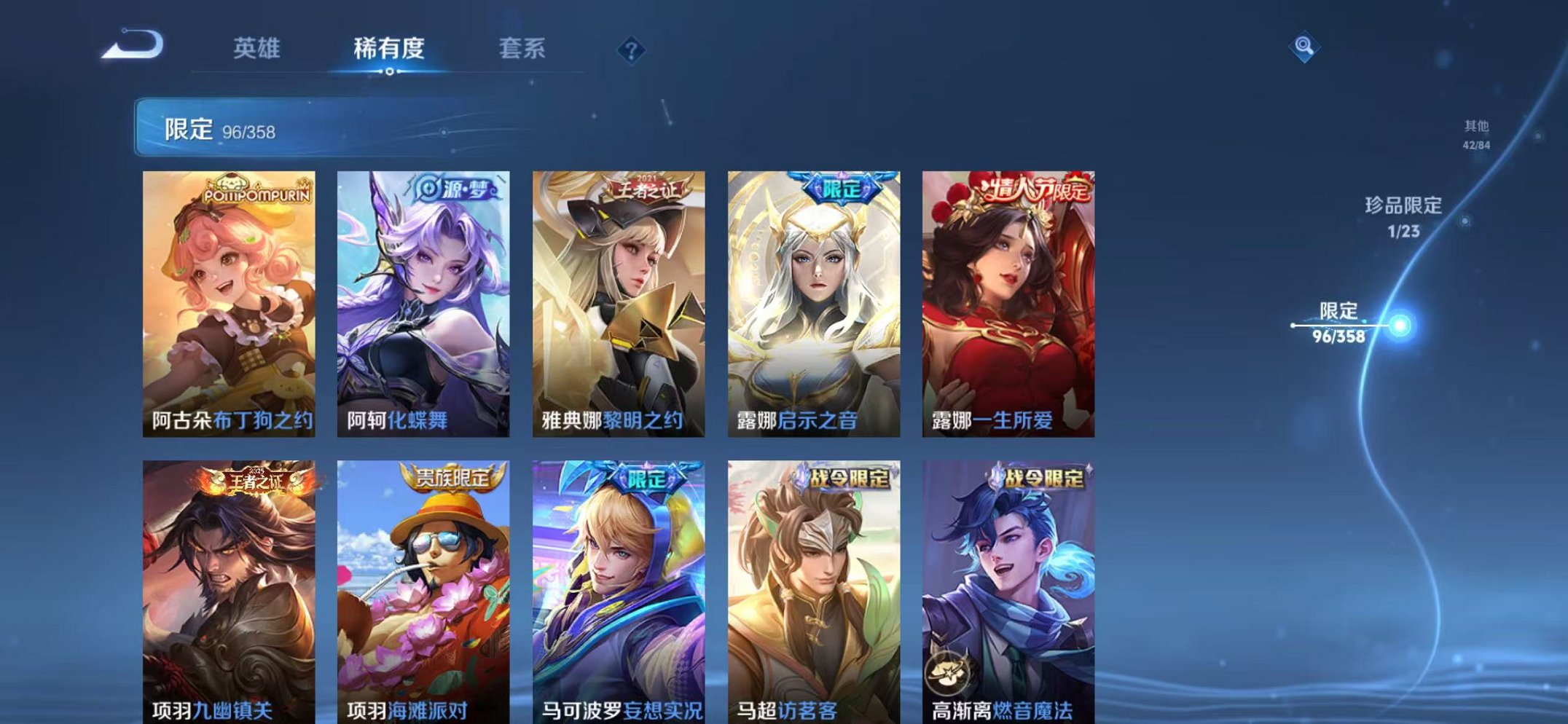Jump to the 其他 42/84 category node
This screenshot has width=1568, height=724.
(1478, 133)
